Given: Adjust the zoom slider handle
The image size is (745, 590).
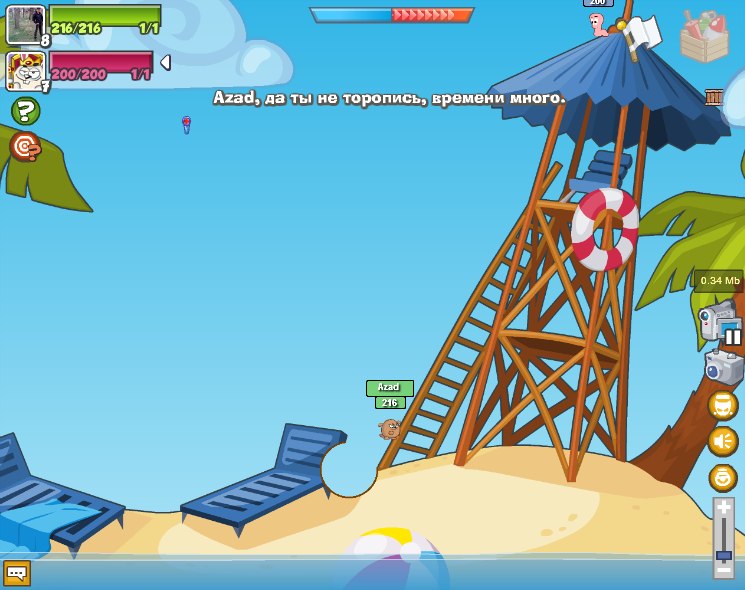Looking at the screenshot, I should pyautogui.click(x=723, y=555).
